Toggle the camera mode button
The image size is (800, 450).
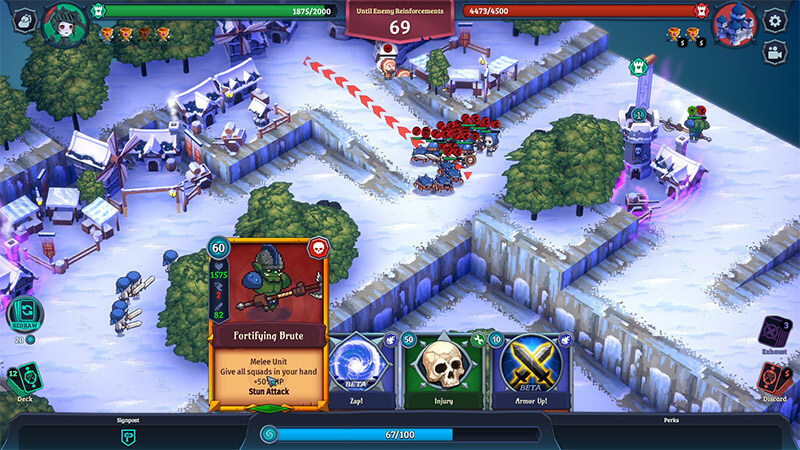774,52
